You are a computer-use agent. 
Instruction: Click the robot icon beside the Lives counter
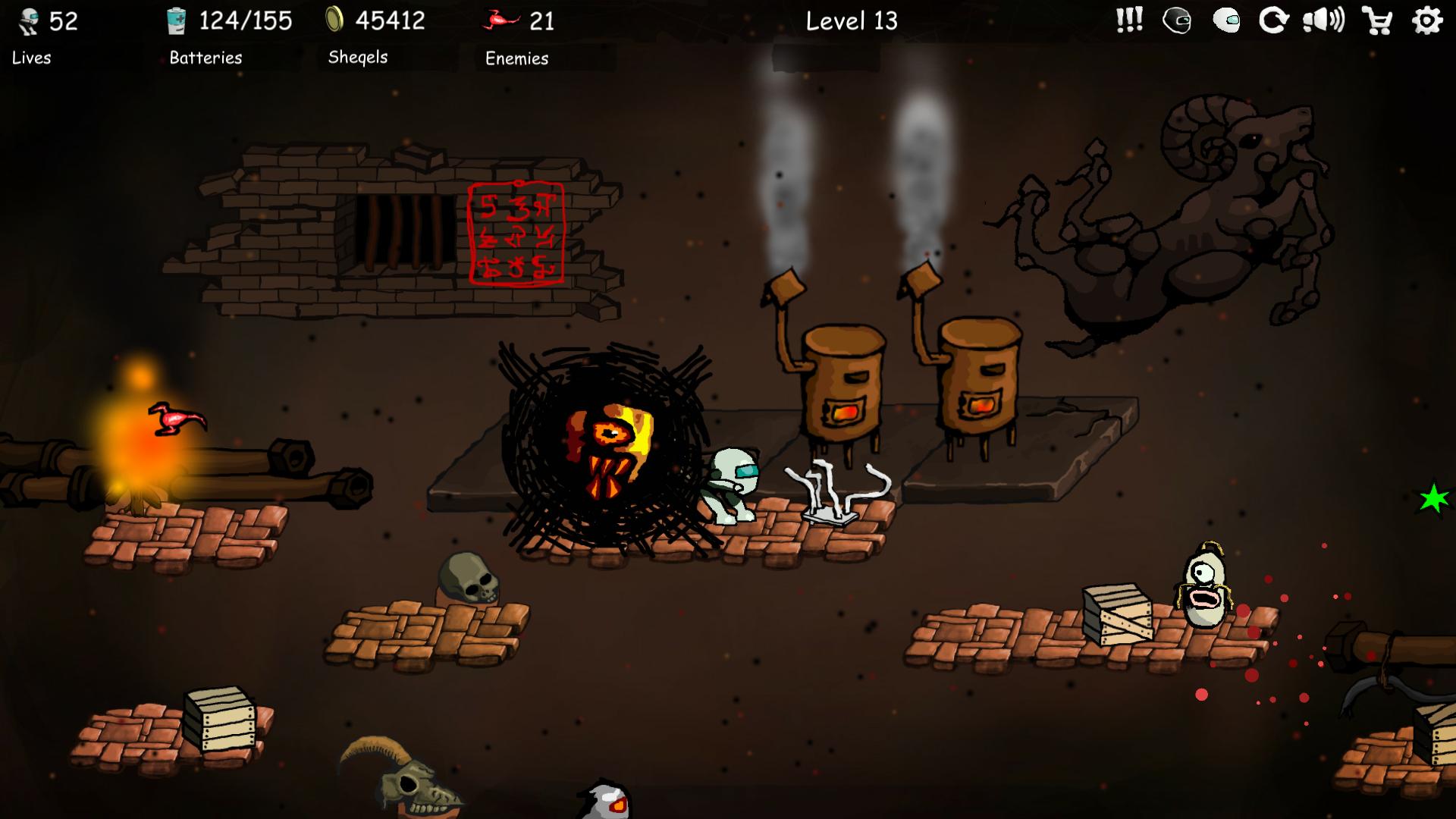point(27,21)
